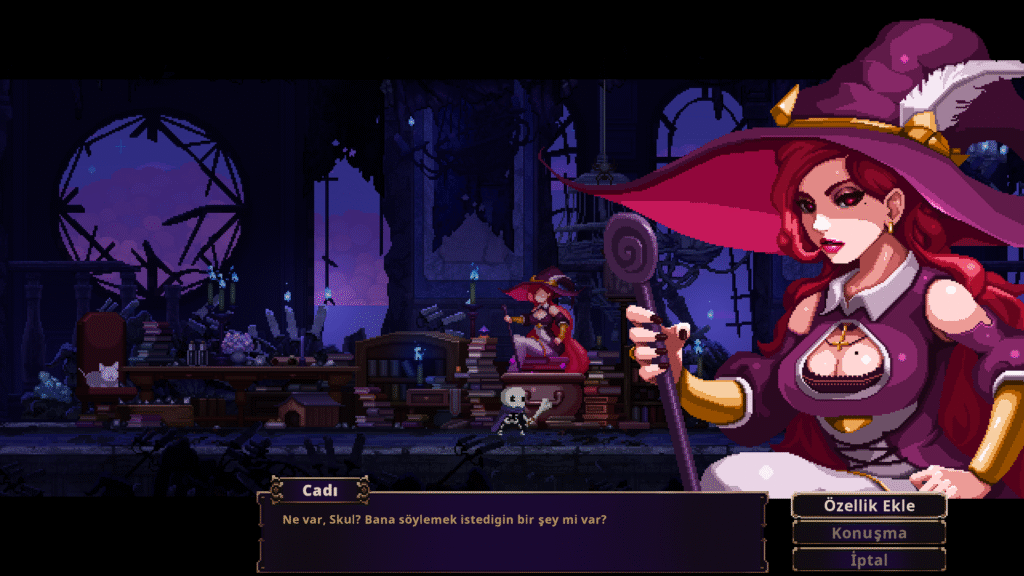
Task: Choose the Özellik Ekle dialogue option
Action: point(868,506)
